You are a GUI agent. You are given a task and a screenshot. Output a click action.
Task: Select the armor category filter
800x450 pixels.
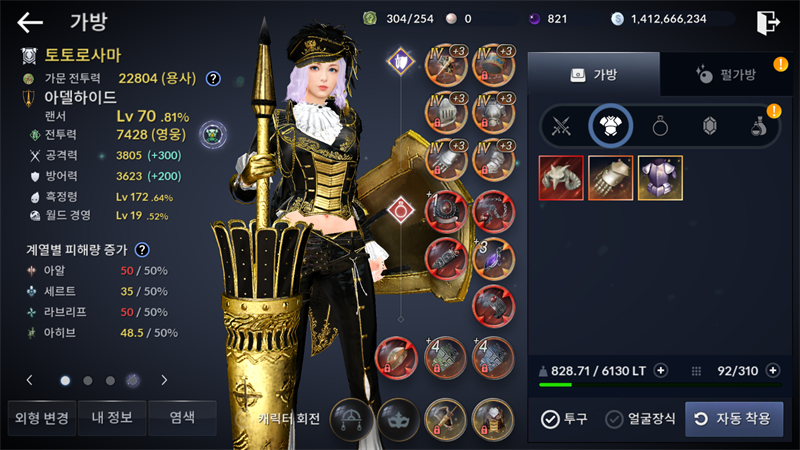coord(610,126)
